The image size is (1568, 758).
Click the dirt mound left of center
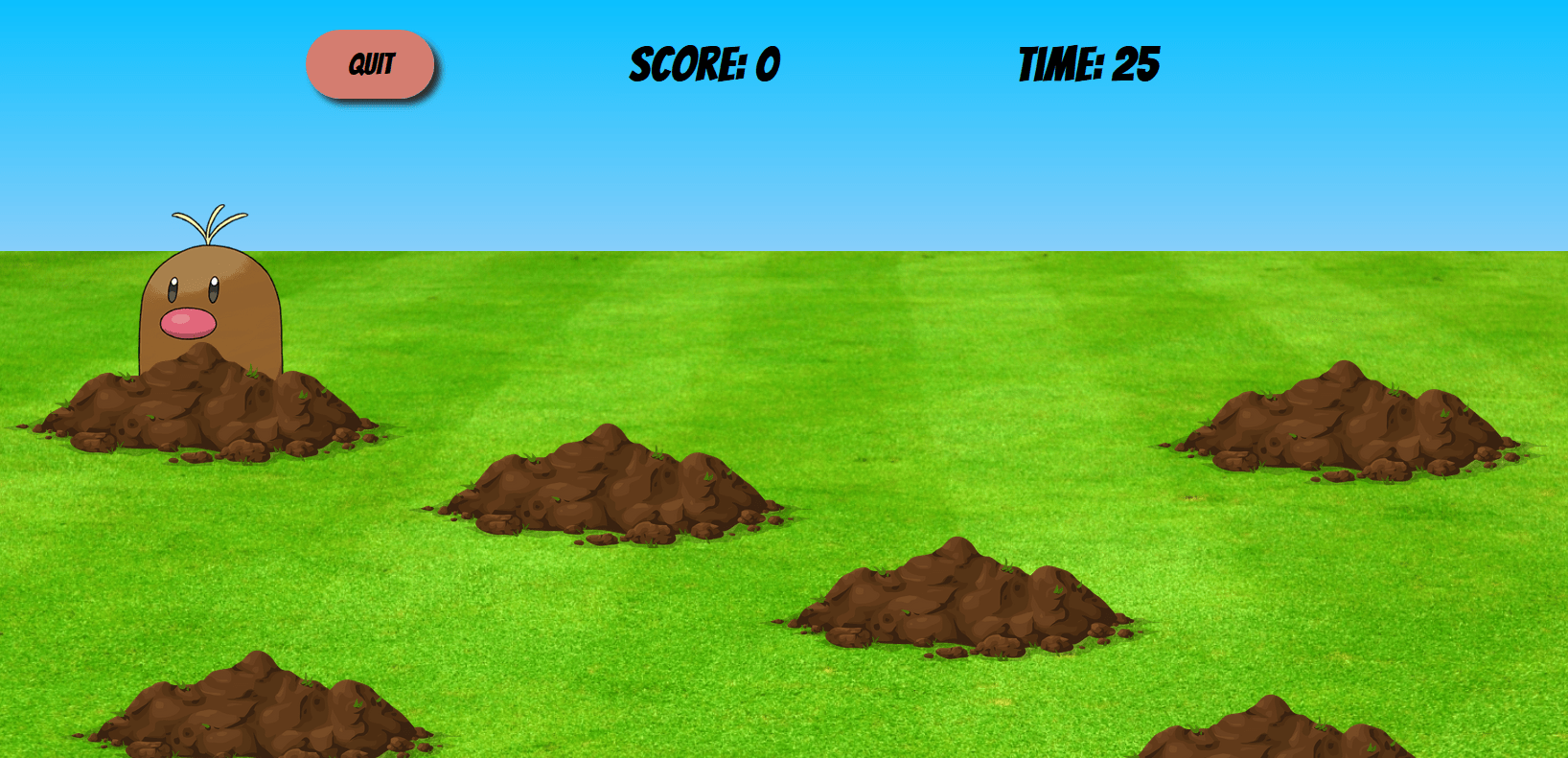coord(609,489)
